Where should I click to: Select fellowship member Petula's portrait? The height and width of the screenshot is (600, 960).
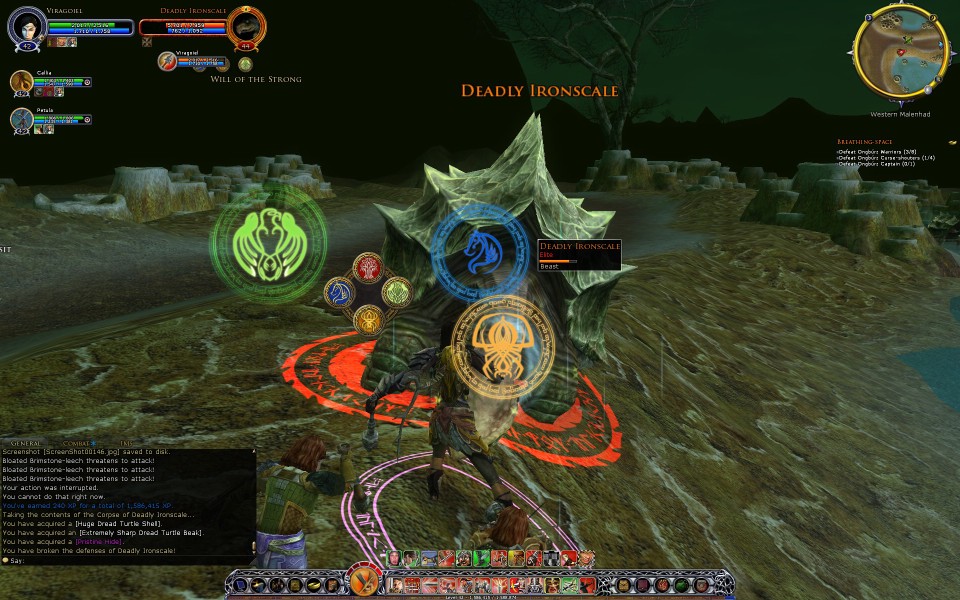[22, 119]
